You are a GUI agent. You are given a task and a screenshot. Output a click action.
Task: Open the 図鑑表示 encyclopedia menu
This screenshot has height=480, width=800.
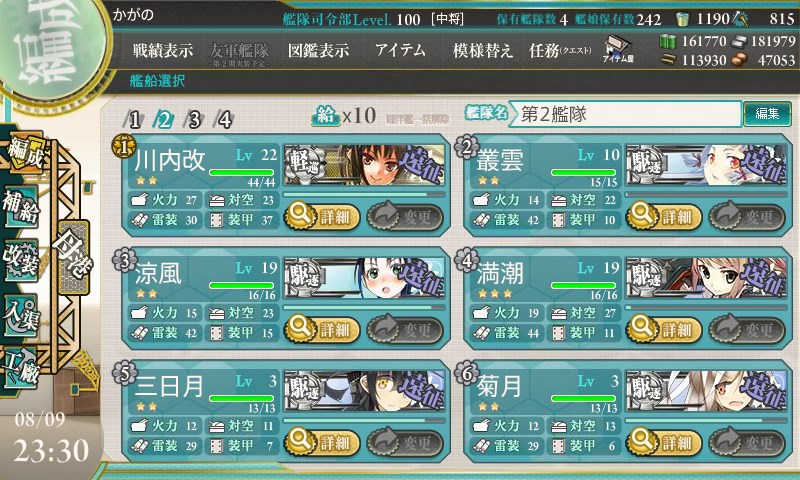coord(318,50)
